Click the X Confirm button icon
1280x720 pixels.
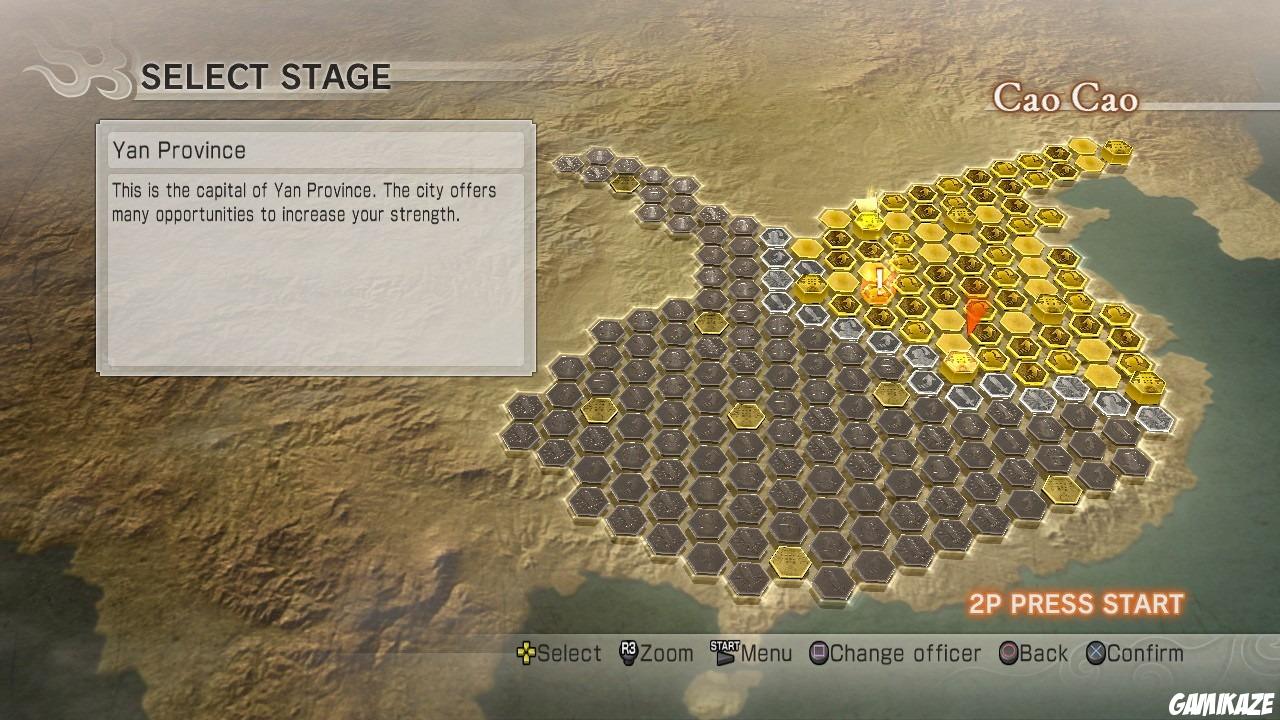1098,653
